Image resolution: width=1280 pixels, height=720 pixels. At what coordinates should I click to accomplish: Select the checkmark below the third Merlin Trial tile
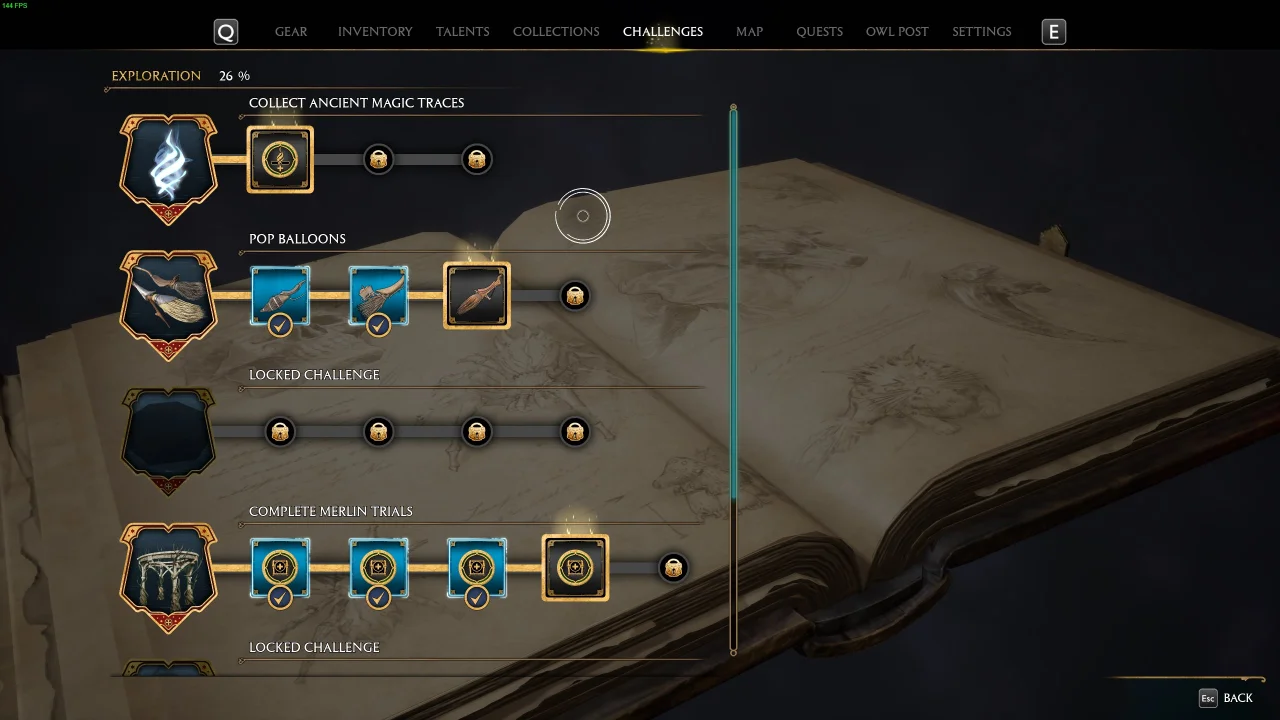click(477, 597)
